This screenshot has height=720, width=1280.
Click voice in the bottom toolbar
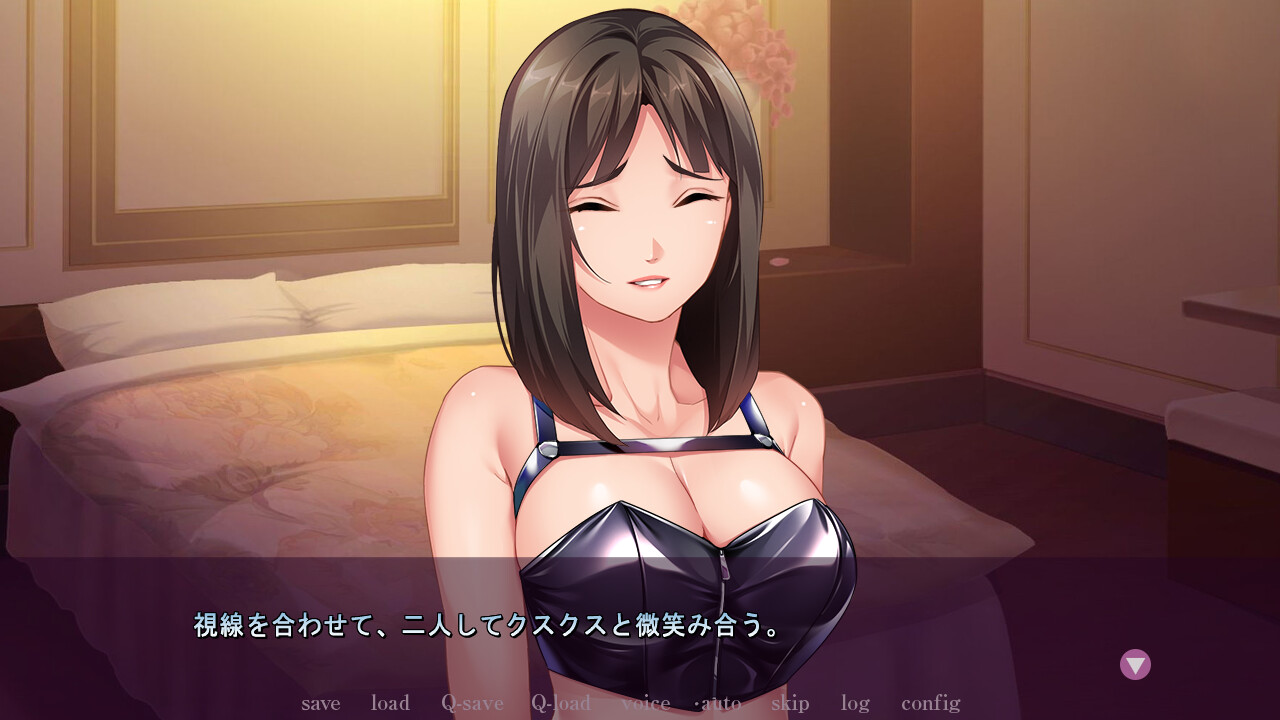pyautogui.click(x=645, y=703)
